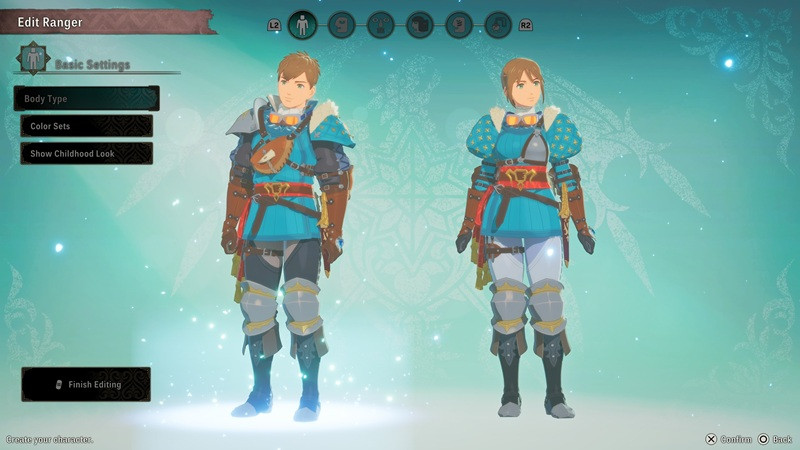Select the Body Type option
Image resolution: width=800 pixels, height=450 pixels.
[86, 99]
